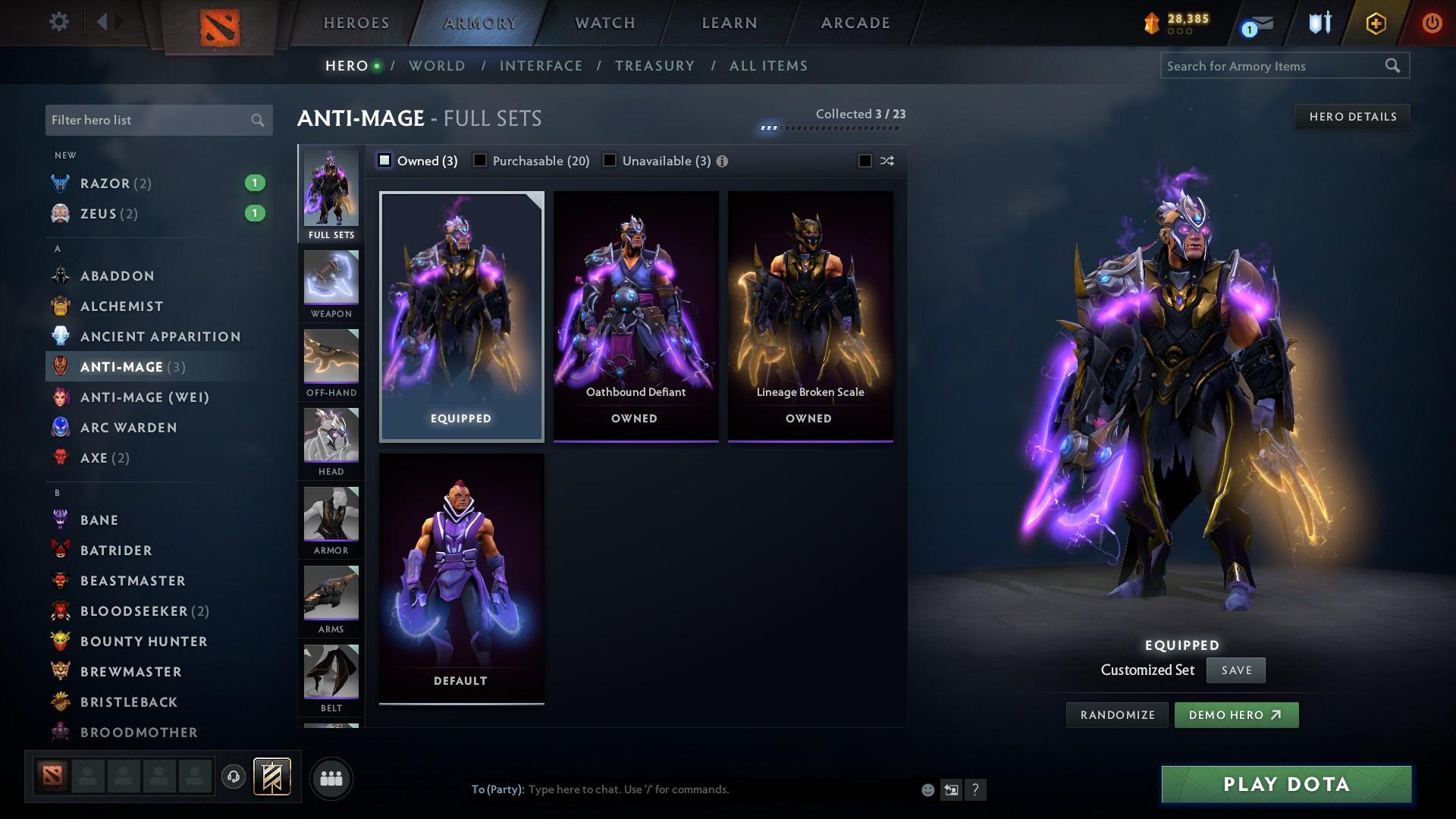The height and width of the screenshot is (819, 1456).
Task: Click the power icon to exit Dota
Action: 1432,23
